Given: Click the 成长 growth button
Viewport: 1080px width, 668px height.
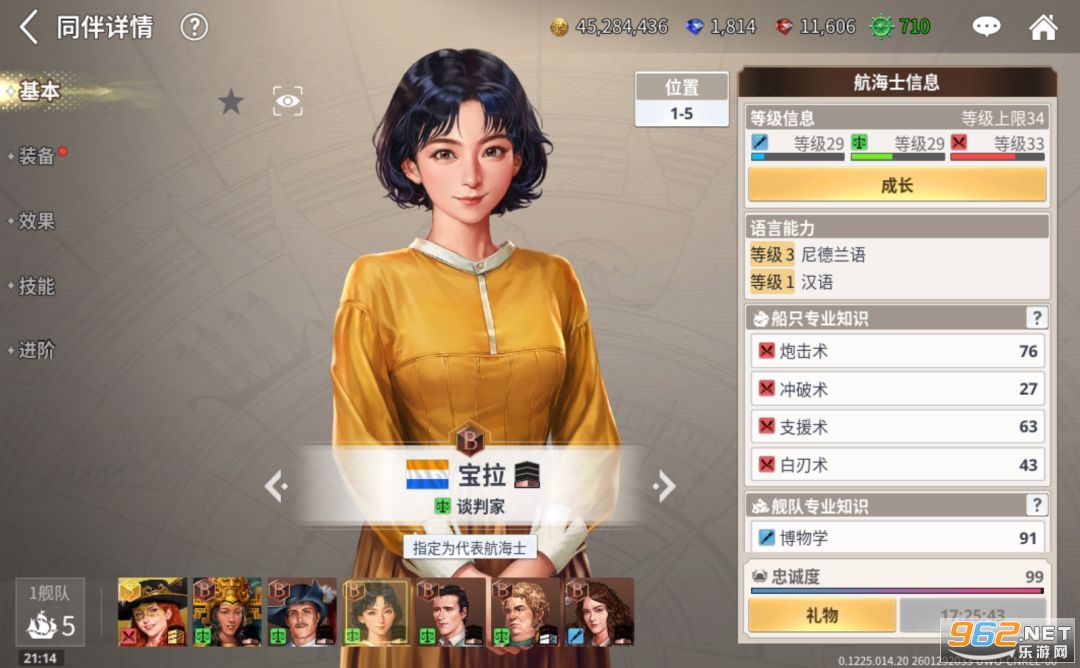Looking at the screenshot, I should tap(897, 185).
